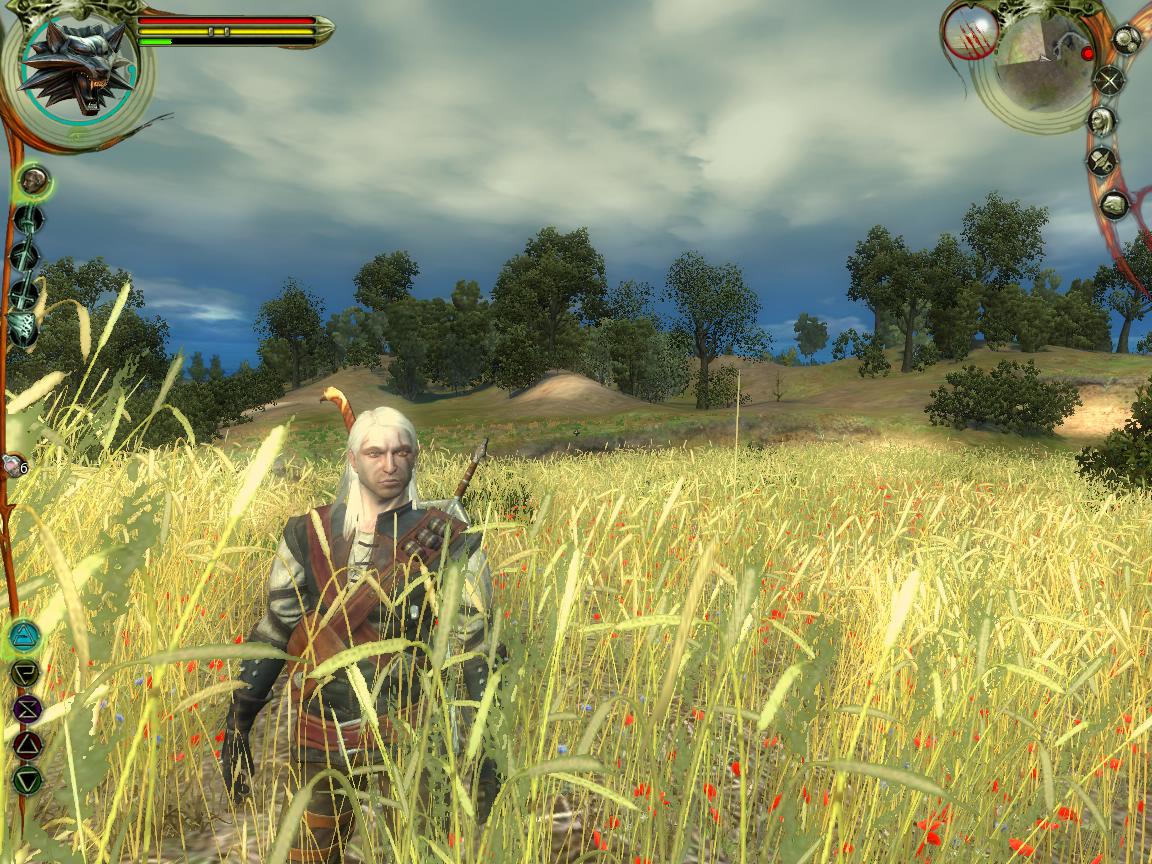This screenshot has height=864, width=1152.
Task: Open the hat and gear inventory icon
Action: tap(1103, 162)
